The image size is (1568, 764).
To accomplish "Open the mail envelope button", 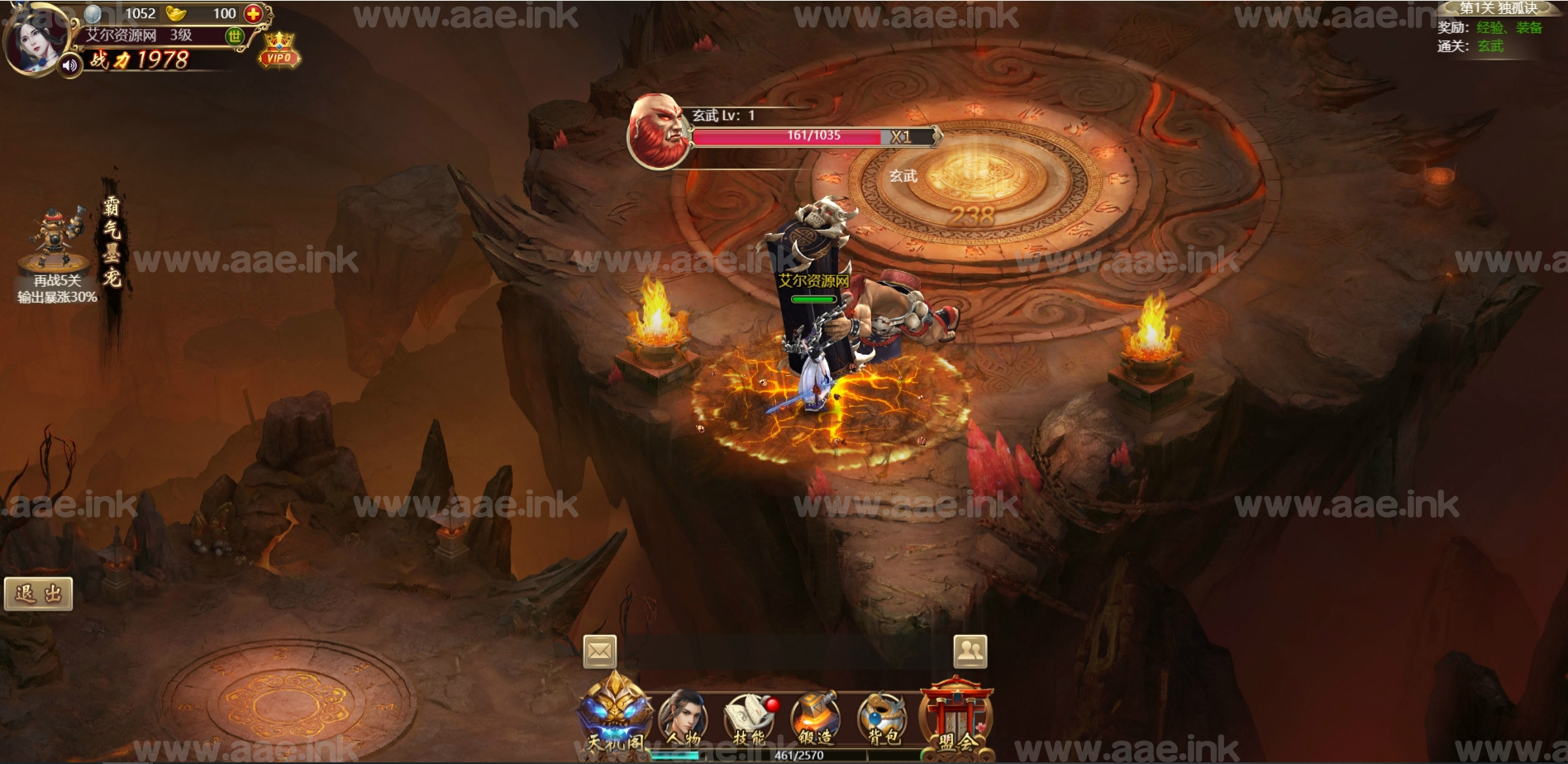I will [x=599, y=652].
